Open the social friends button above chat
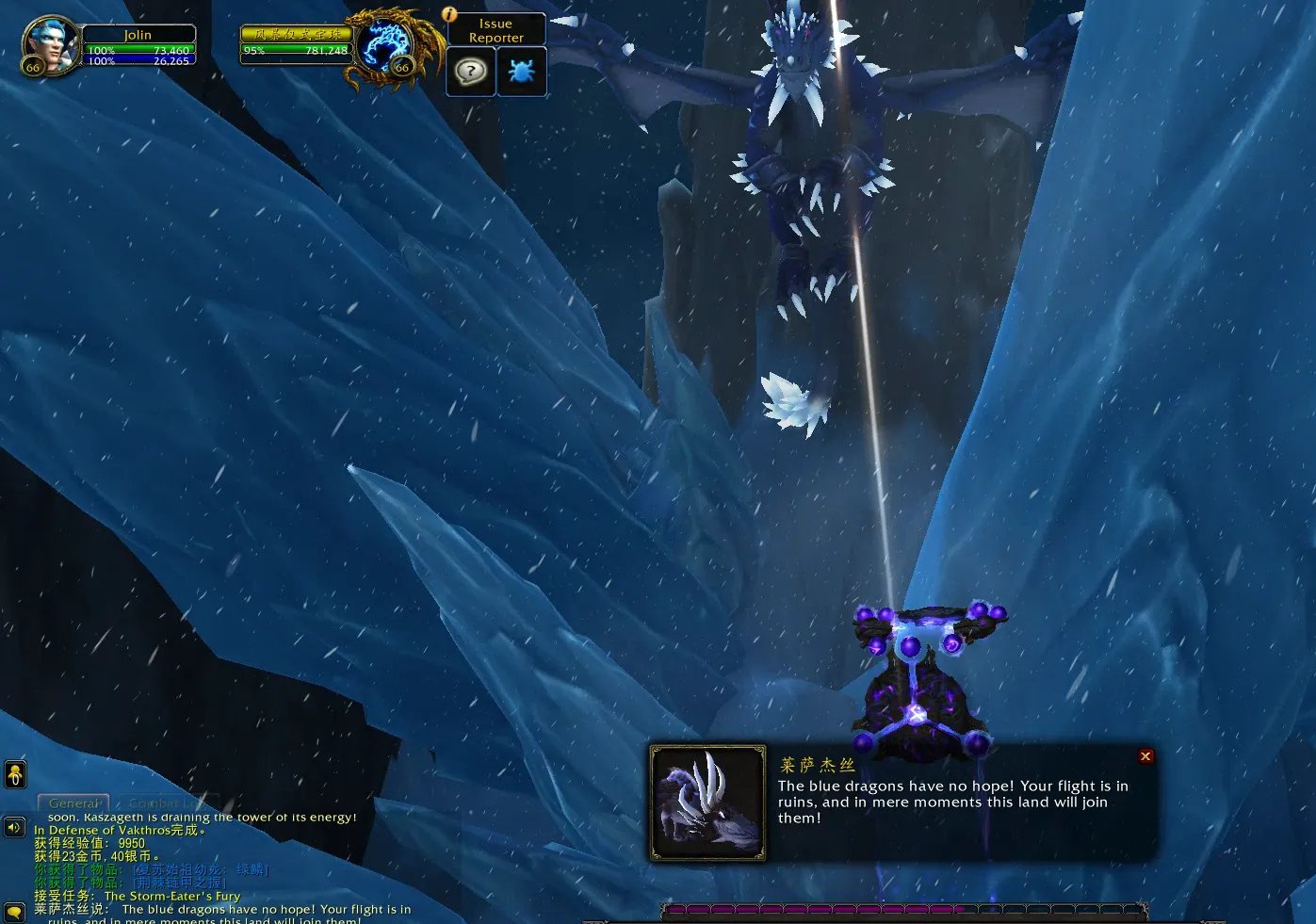Image resolution: width=1316 pixels, height=924 pixels. [x=15, y=775]
